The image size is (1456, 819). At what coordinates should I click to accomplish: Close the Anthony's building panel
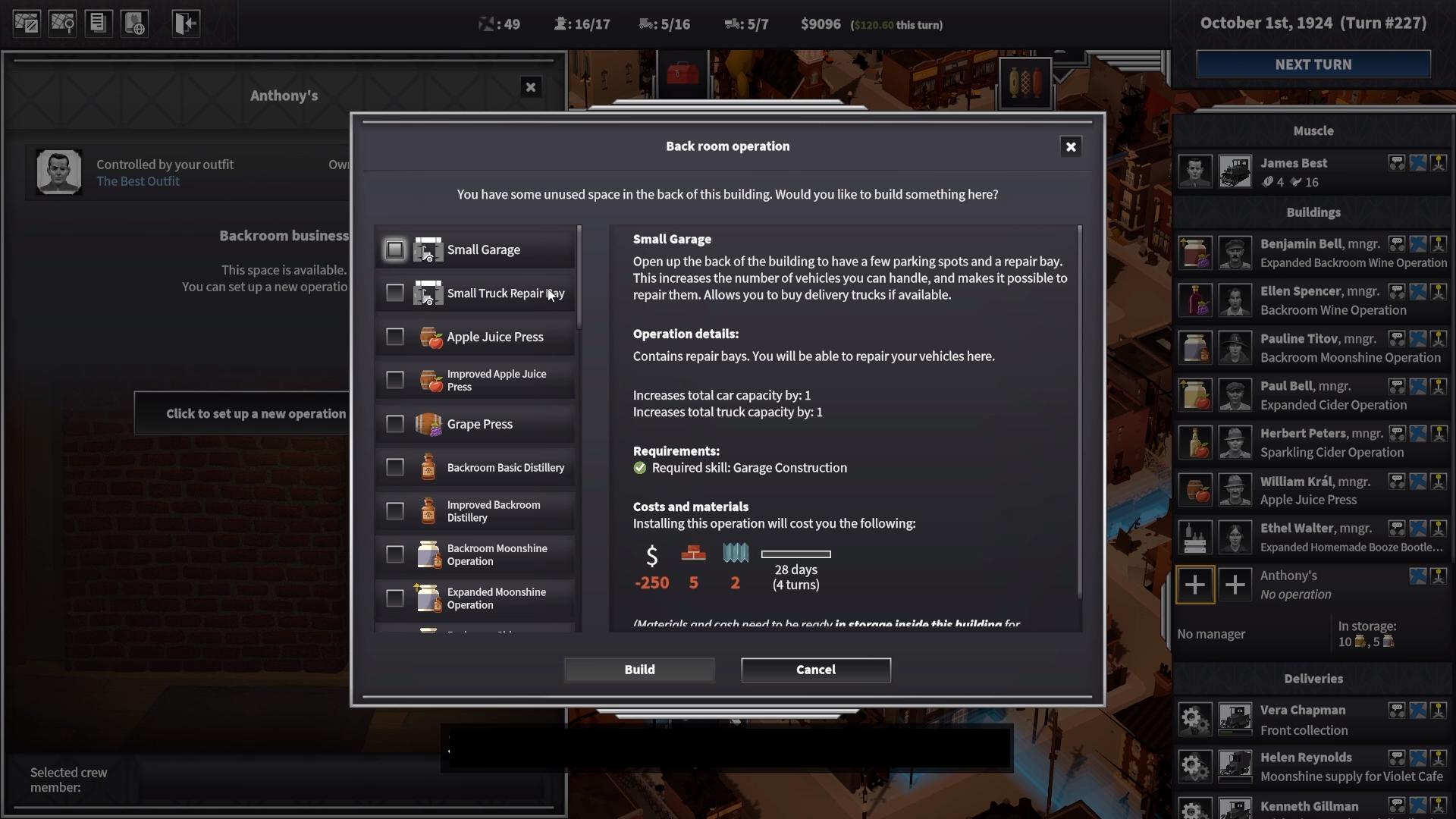click(531, 87)
